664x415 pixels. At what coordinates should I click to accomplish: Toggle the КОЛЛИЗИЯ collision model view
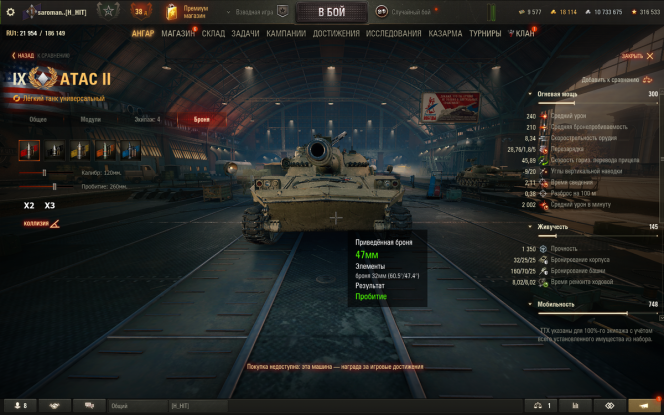coord(41,223)
